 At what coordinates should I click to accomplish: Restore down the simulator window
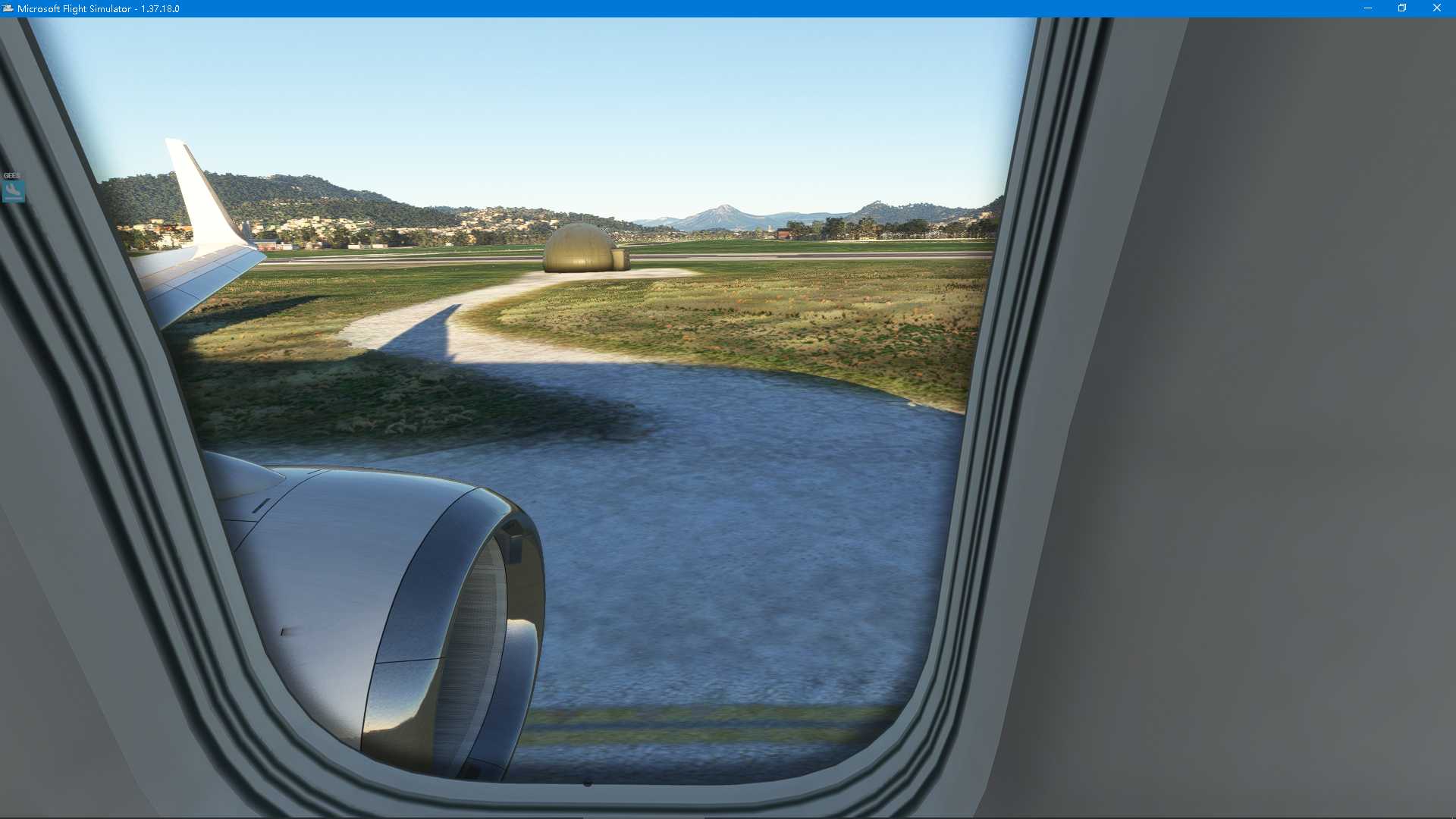click(1402, 8)
